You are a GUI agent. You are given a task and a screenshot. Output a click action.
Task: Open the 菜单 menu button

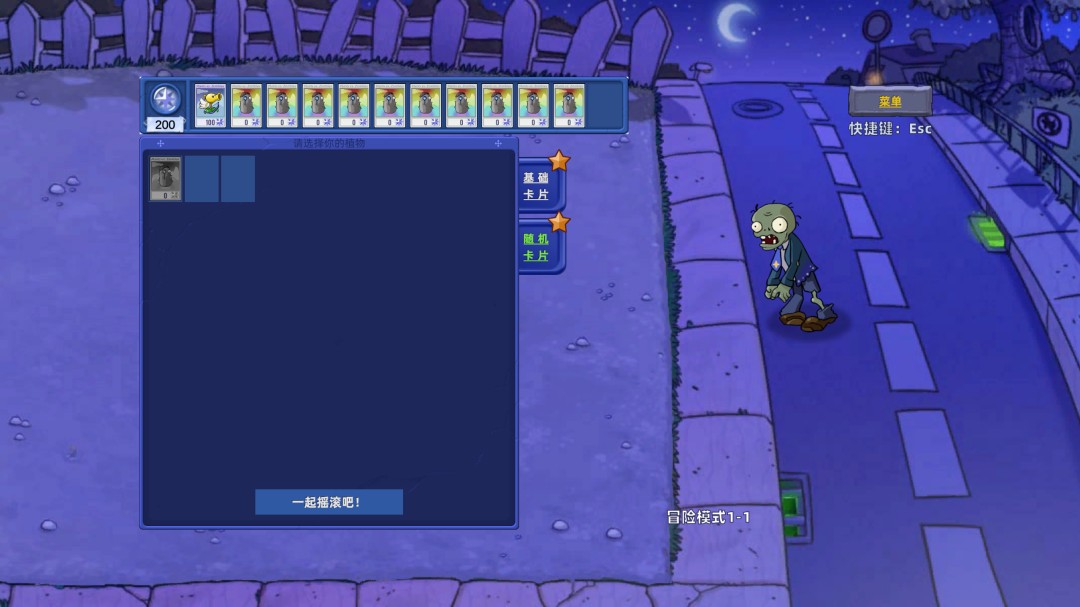890,102
